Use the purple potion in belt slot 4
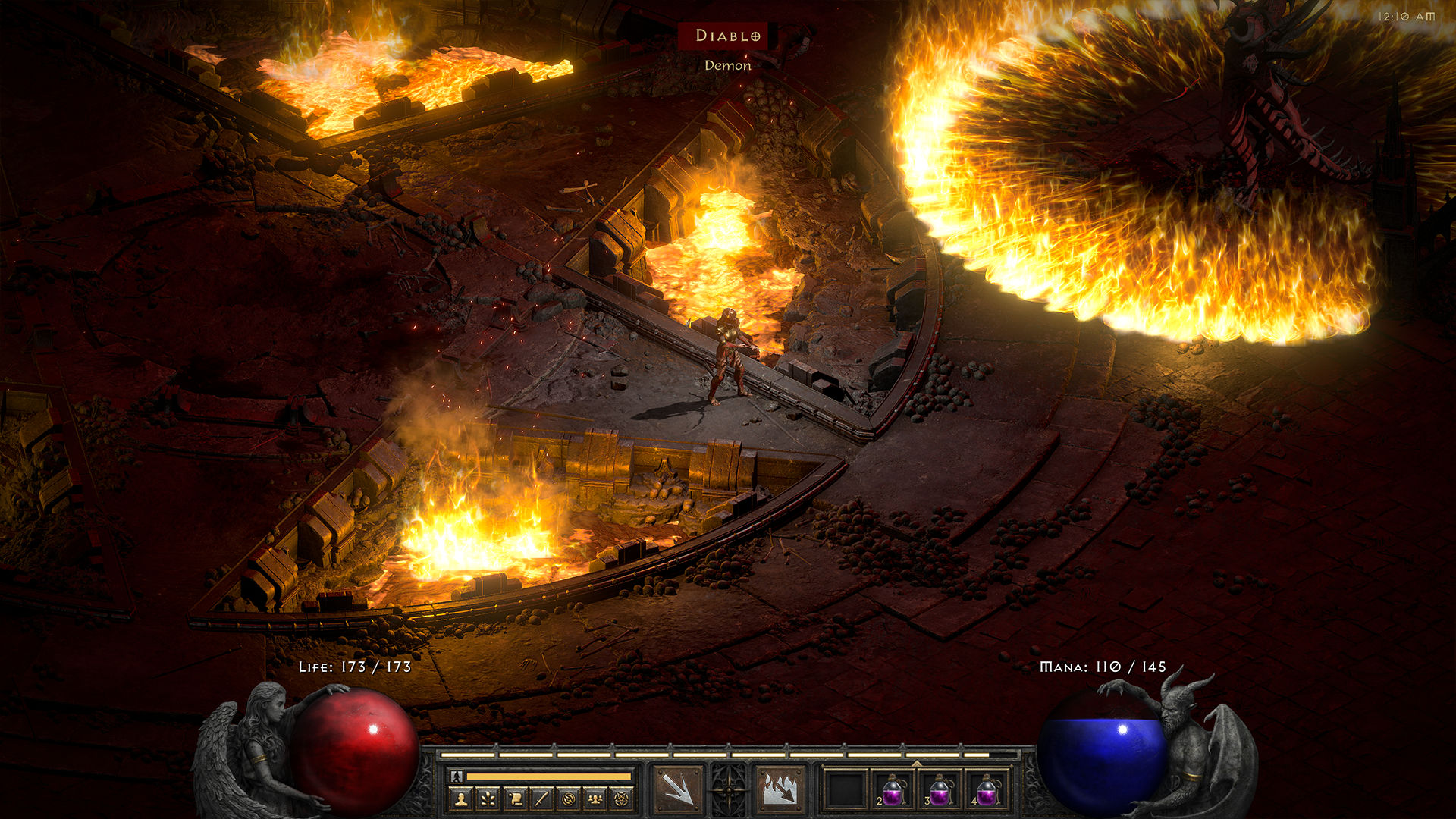Screen dimensions: 1456x819 [x=987, y=790]
